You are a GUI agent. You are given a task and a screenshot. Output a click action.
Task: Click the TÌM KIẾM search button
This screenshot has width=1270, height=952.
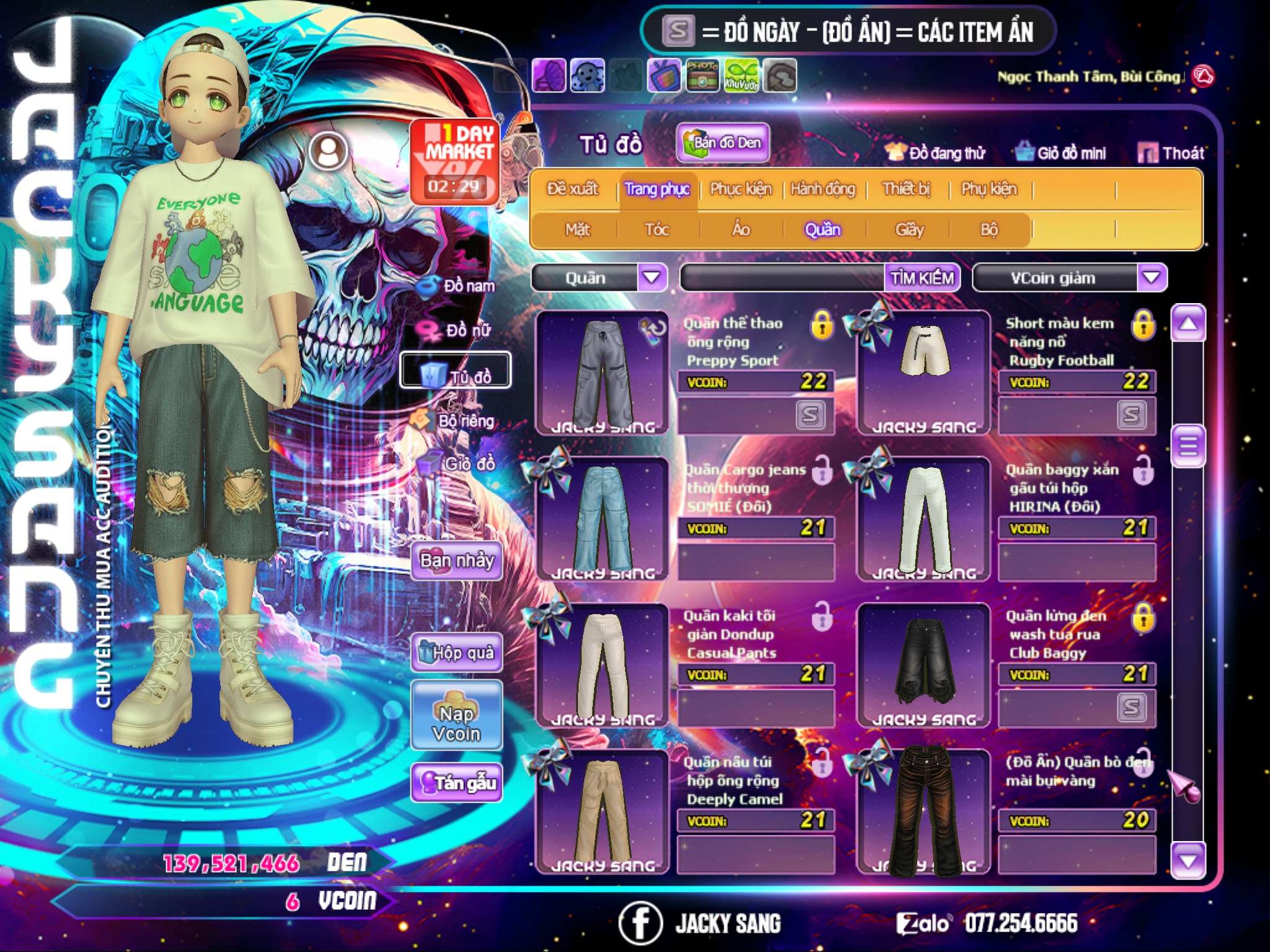coord(921,278)
